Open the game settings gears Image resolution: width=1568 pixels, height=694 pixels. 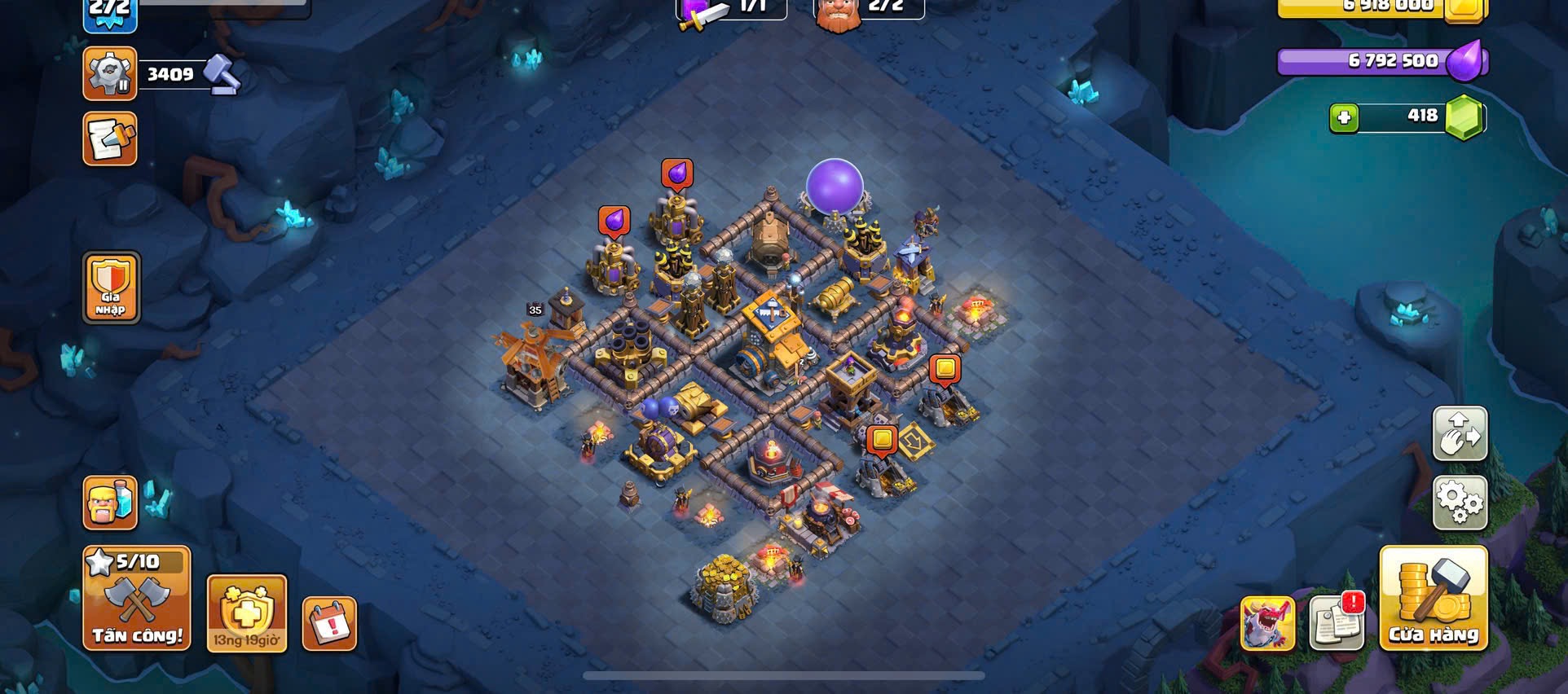tap(1460, 503)
